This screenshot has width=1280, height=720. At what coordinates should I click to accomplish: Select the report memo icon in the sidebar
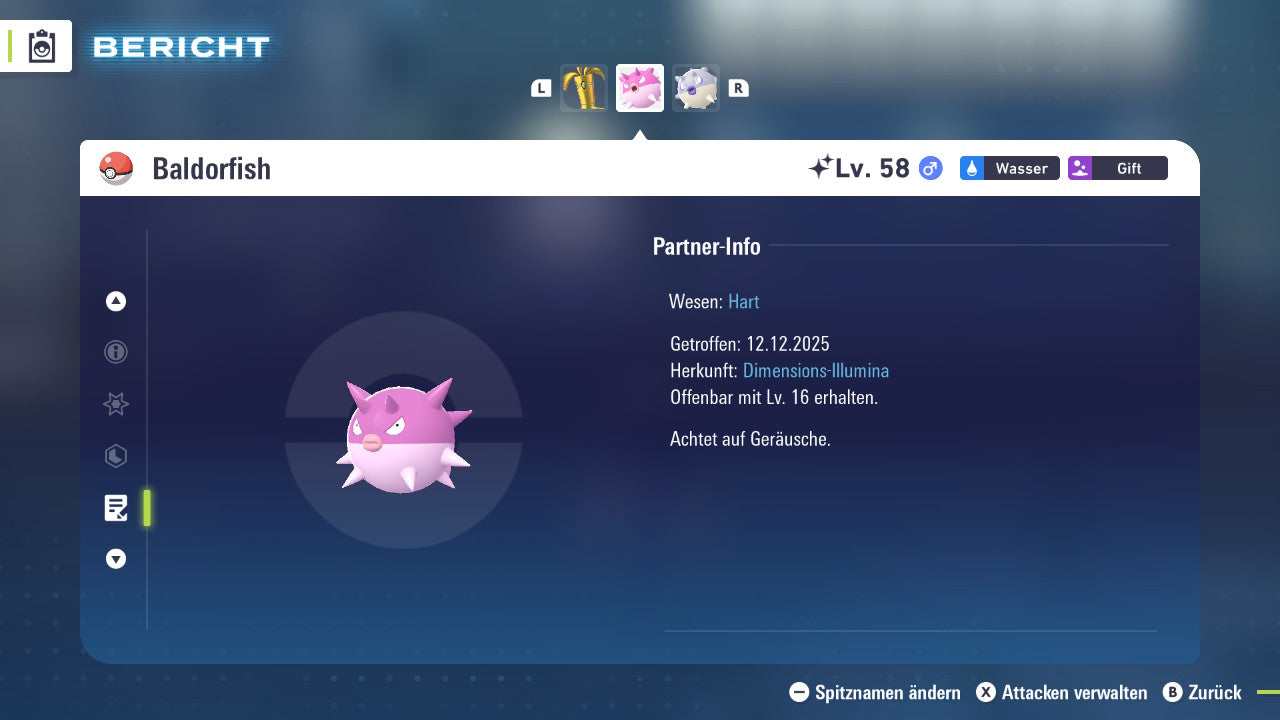[x=115, y=508]
